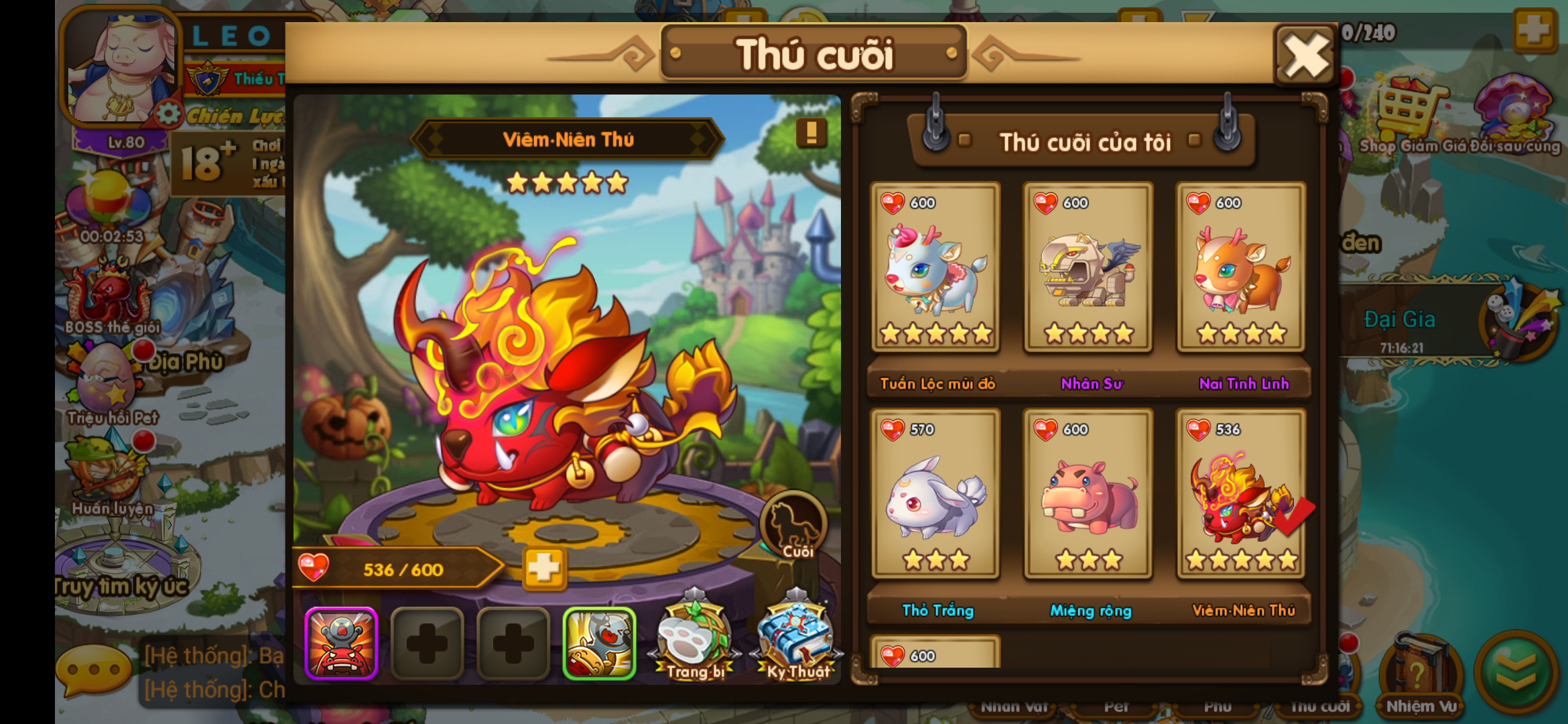
Task: Open BOSS thế giới event
Action: (111, 295)
